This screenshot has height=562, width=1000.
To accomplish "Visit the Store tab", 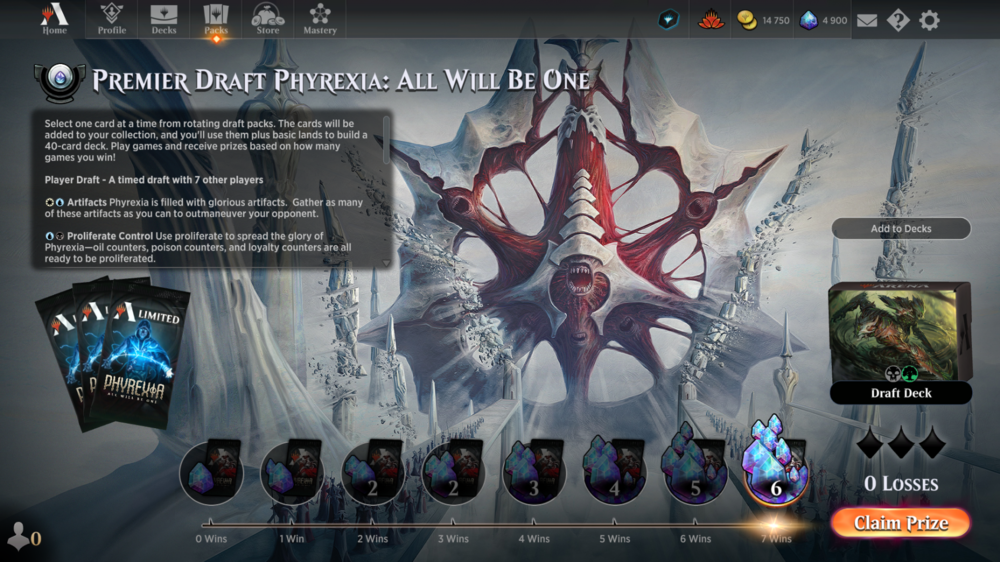I will 268,19.
